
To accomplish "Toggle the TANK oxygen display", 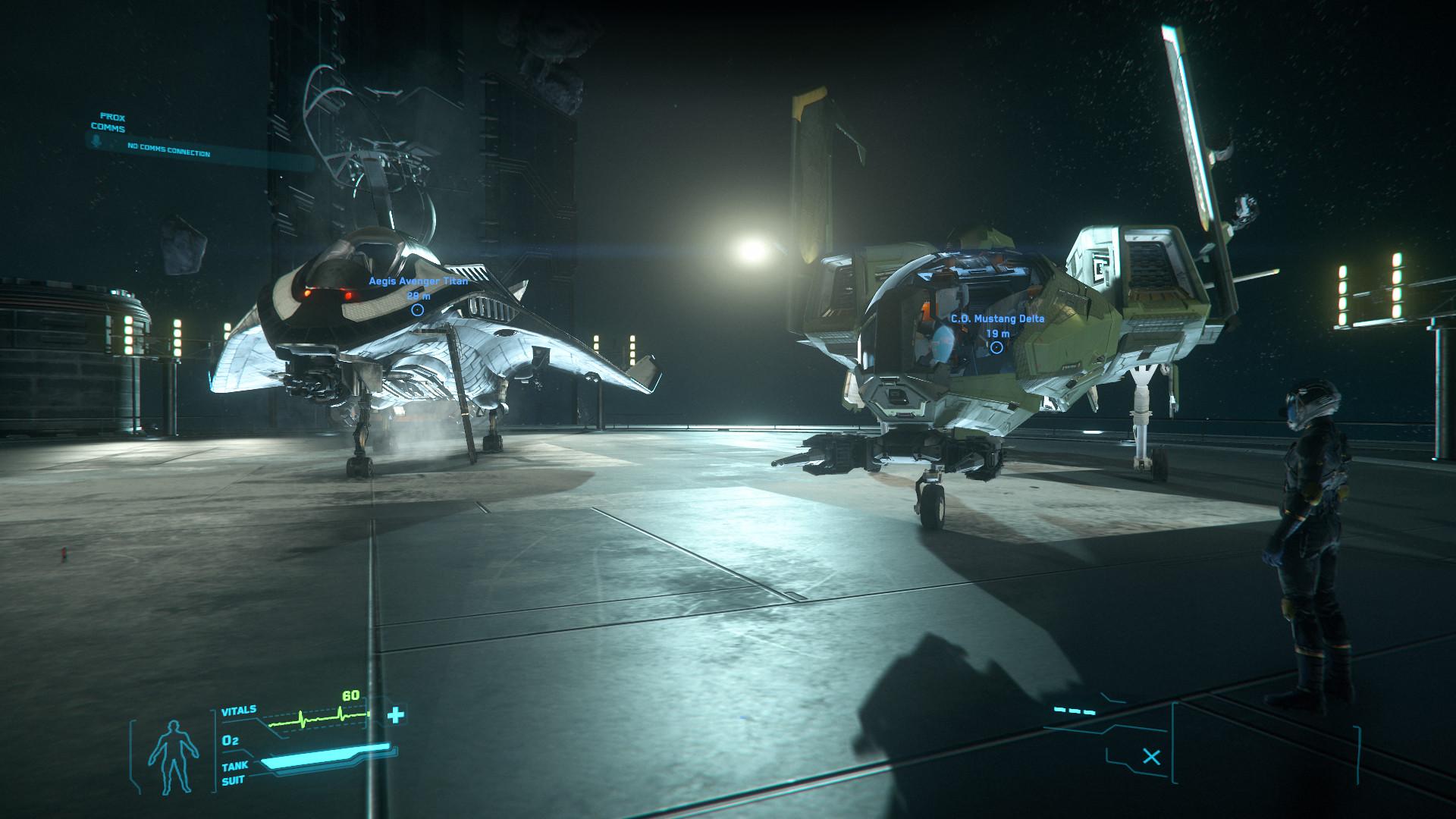I will [x=235, y=767].
